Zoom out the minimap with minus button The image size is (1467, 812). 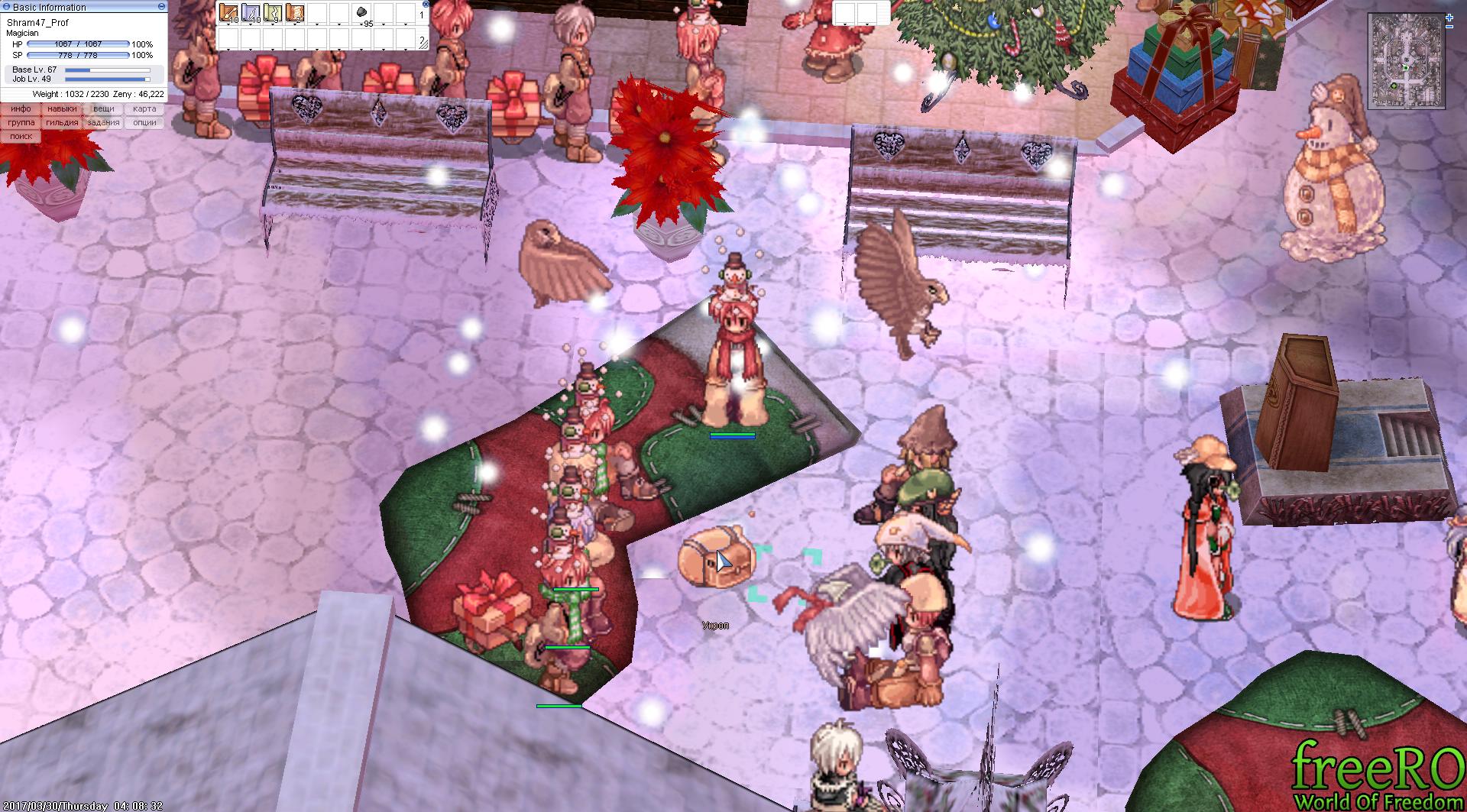tap(1449, 27)
